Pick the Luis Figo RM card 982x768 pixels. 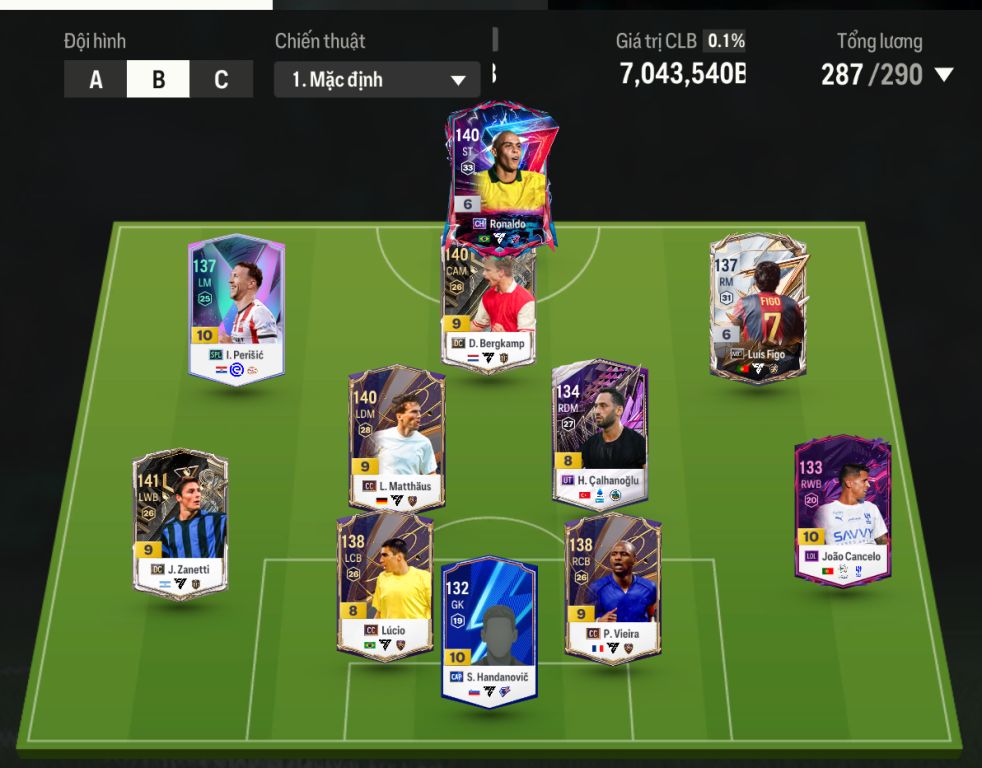(757, 308)
